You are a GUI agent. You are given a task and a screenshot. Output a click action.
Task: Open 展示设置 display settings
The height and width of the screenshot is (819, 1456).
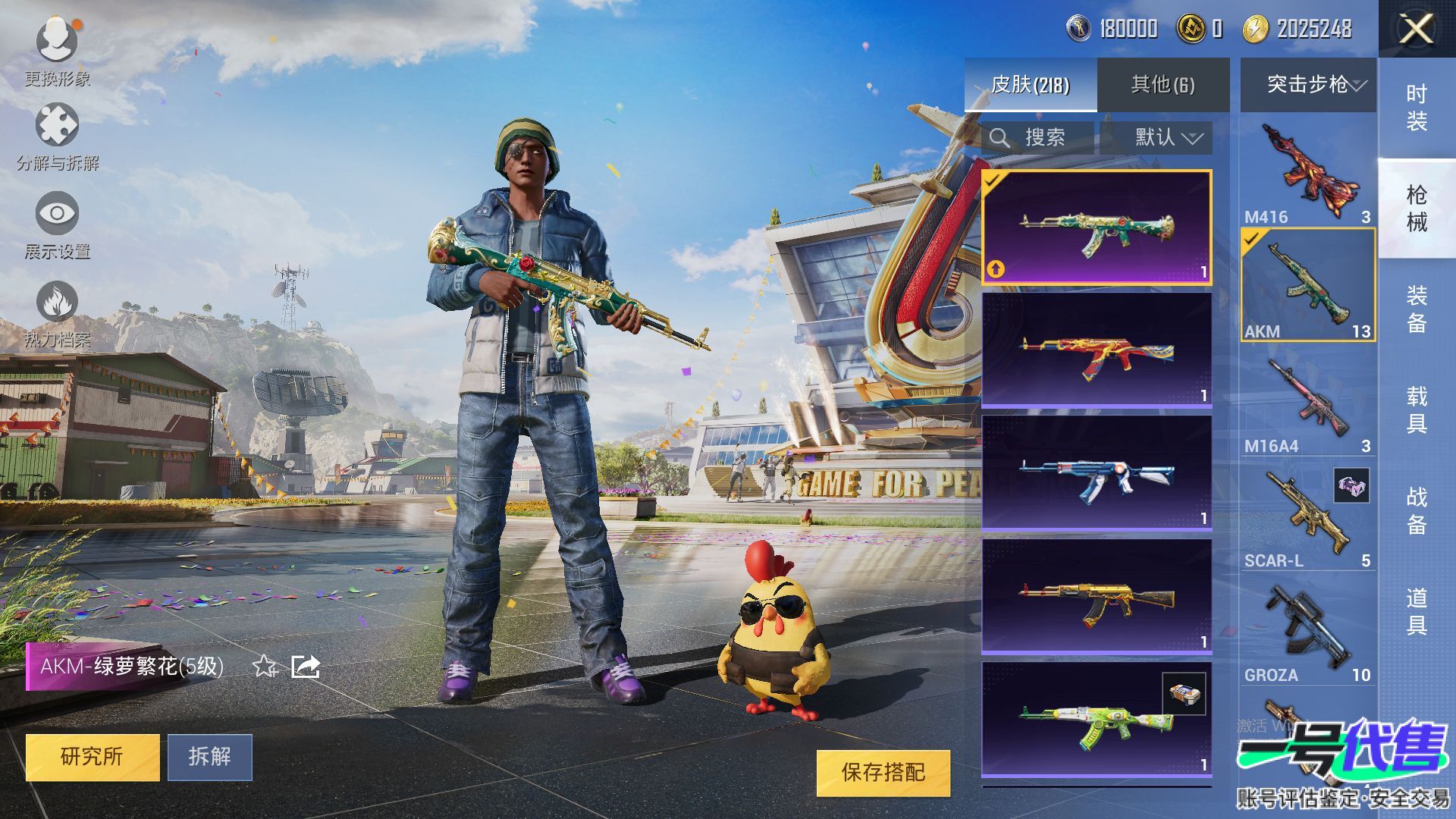57,226
